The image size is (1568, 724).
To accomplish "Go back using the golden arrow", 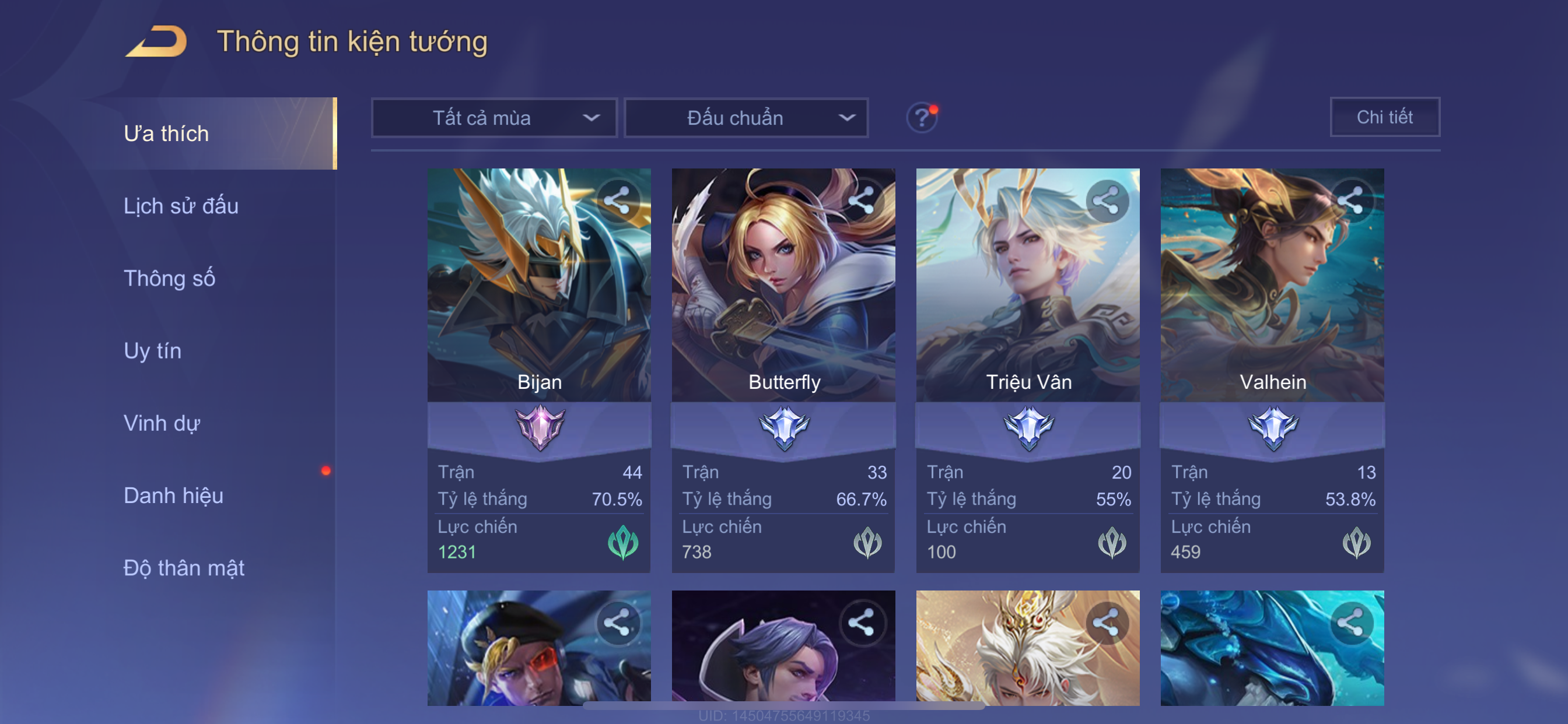I will [x=156, y=41].
